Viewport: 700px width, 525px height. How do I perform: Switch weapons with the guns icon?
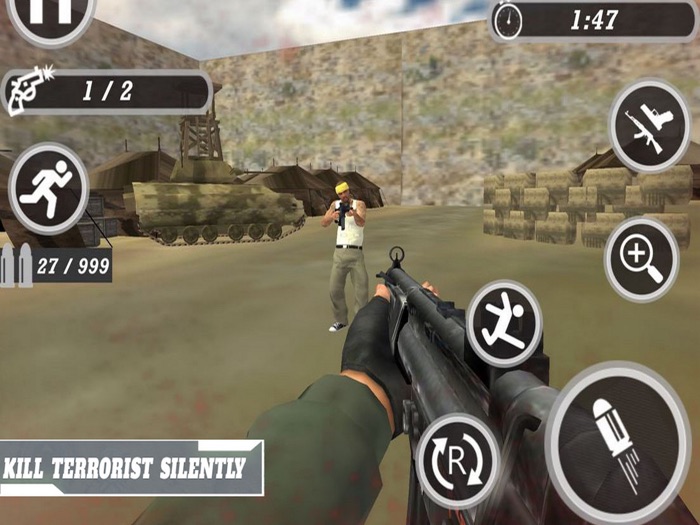[x=649, y=126]
